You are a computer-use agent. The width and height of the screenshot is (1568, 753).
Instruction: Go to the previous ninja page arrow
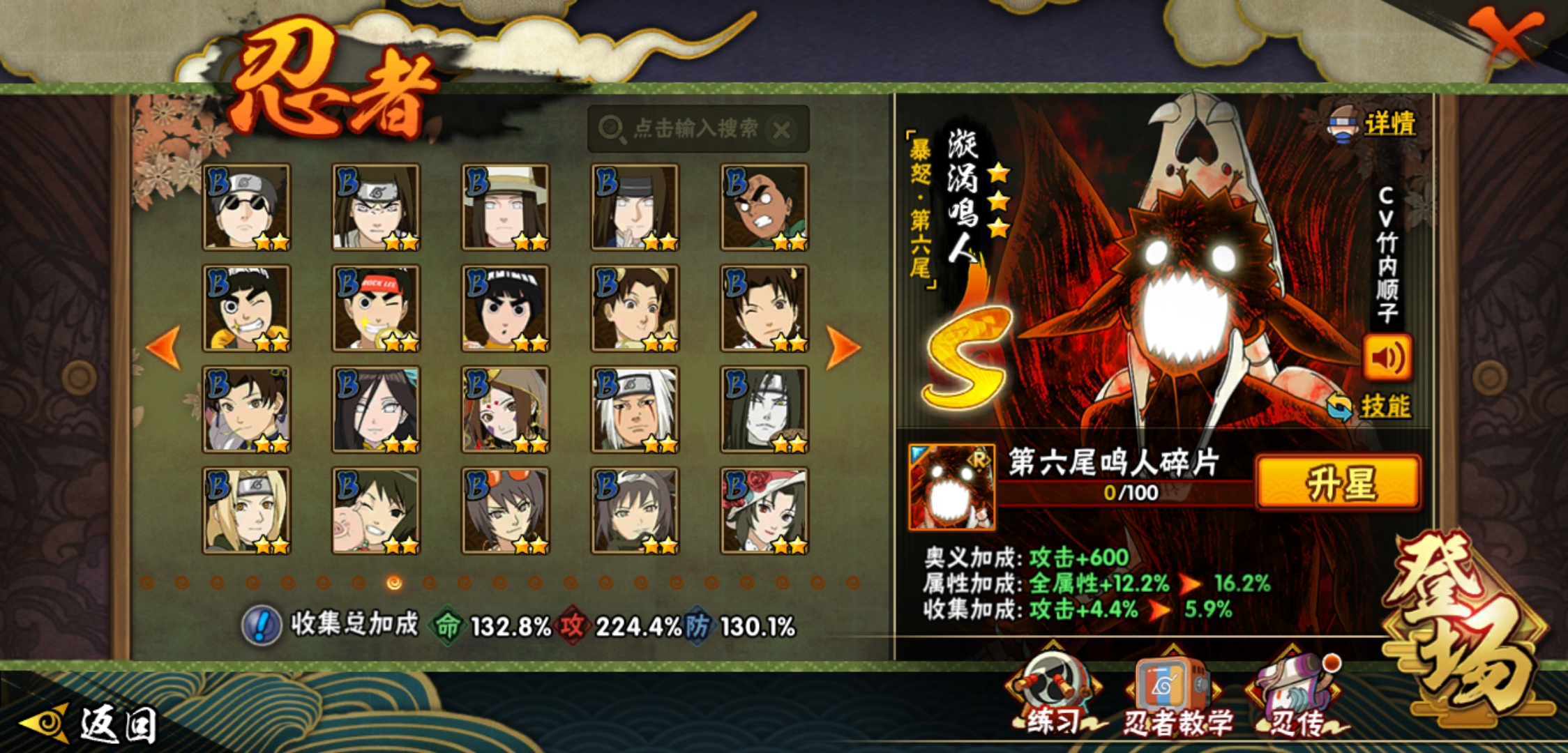tap(165, 347)
